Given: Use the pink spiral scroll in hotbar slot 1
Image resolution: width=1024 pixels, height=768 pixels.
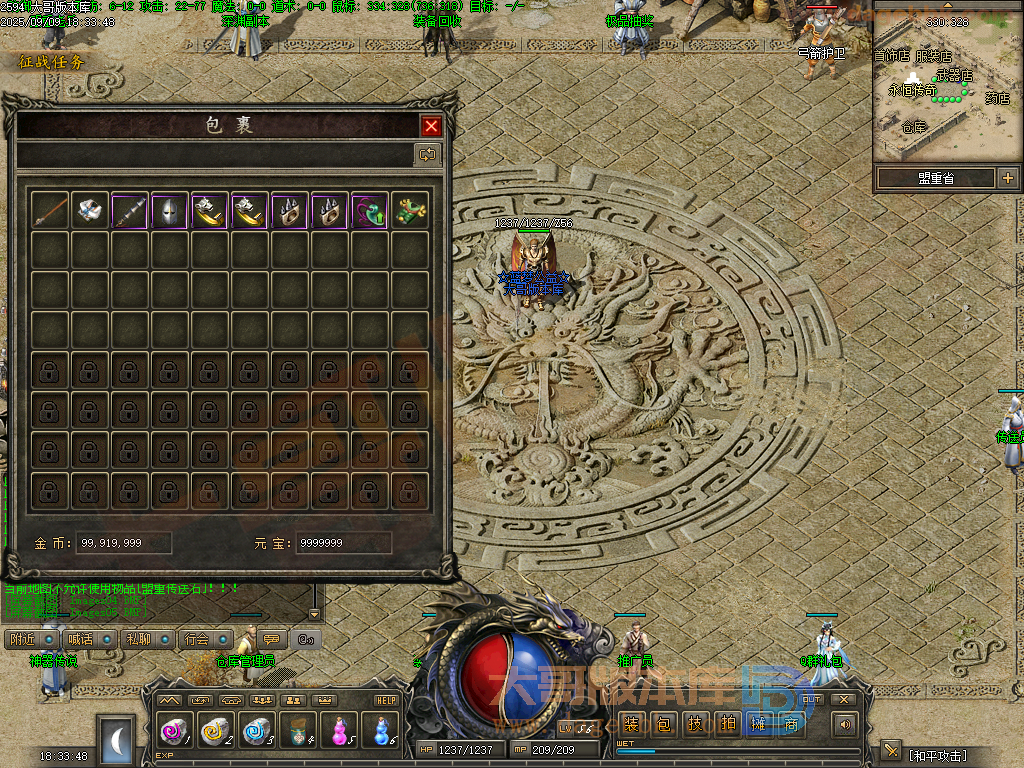Looking at the screenshot, I should pyautogui.click(x=173, y=731).
